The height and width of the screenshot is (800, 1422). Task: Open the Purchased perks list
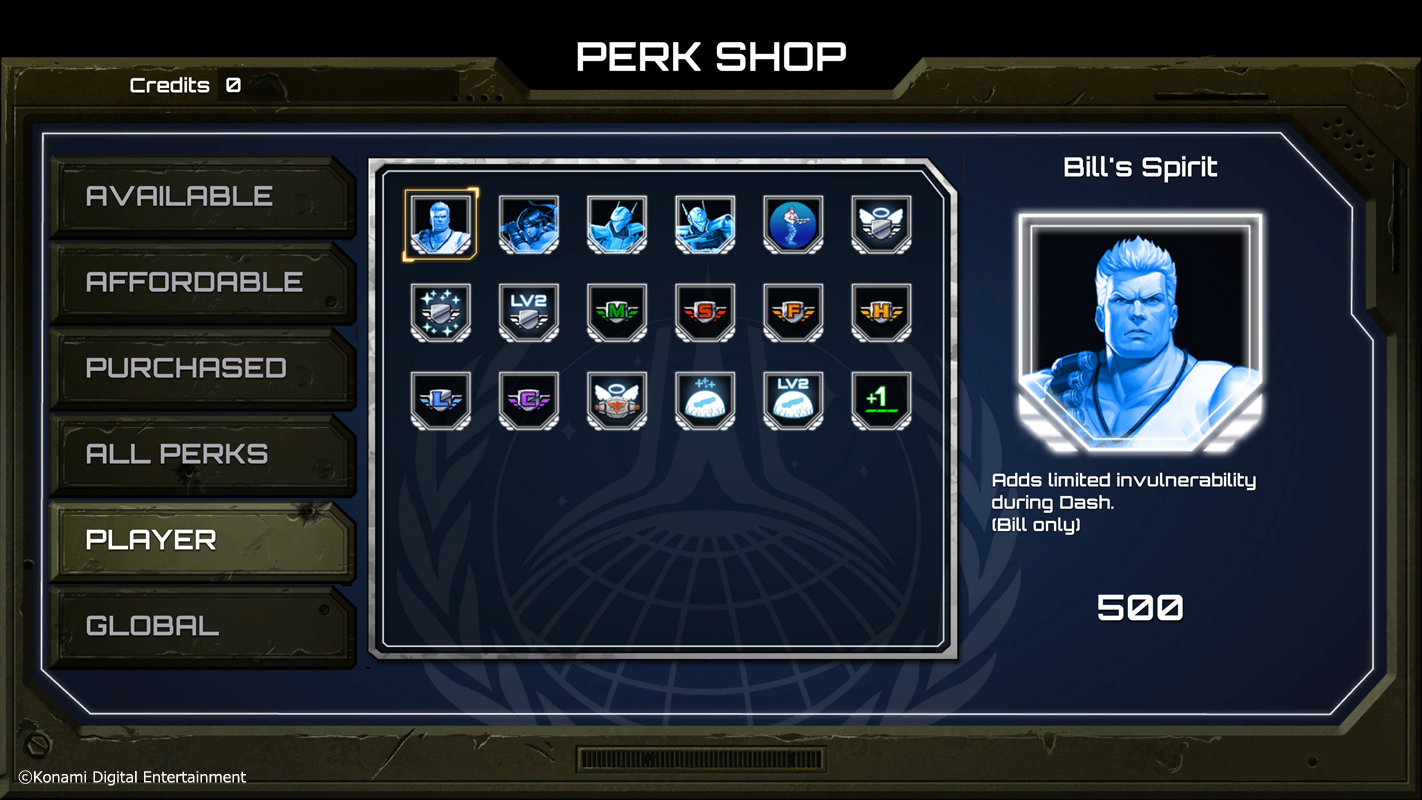click(200, 368)
